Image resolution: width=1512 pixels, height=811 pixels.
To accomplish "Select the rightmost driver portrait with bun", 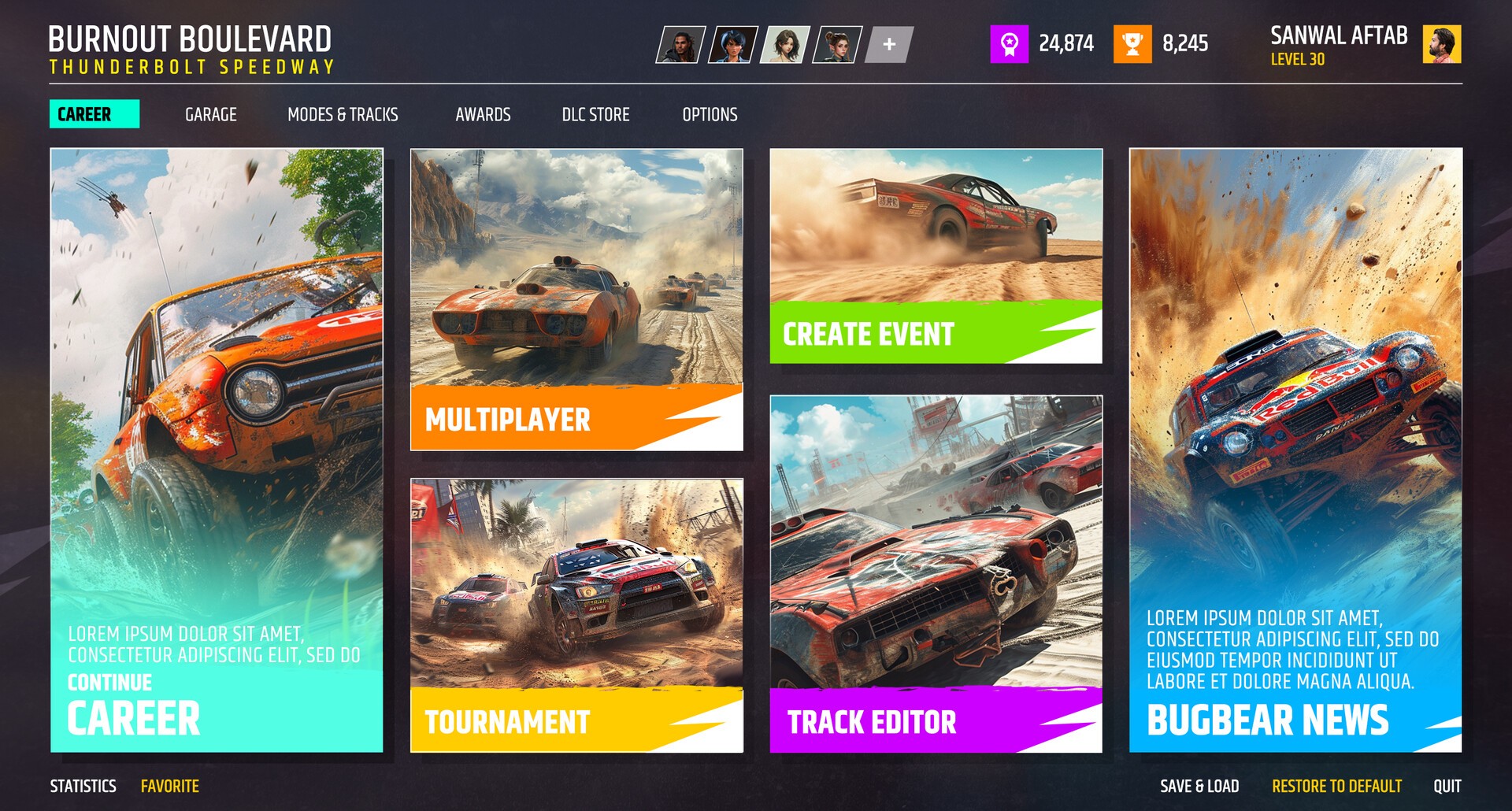I will click(x=836, y=46).
